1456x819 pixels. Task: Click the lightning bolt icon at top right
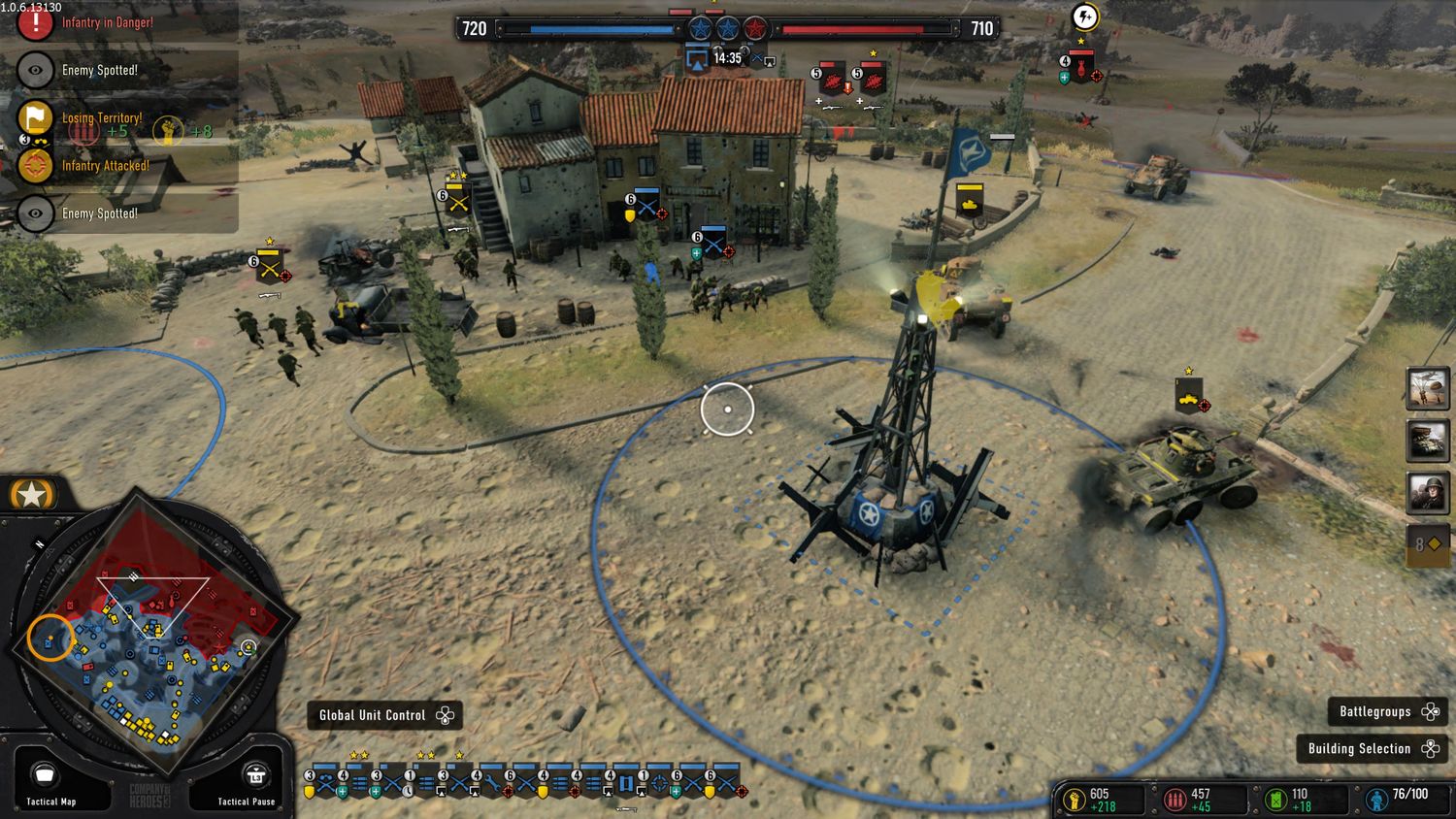pos(1084,16)
